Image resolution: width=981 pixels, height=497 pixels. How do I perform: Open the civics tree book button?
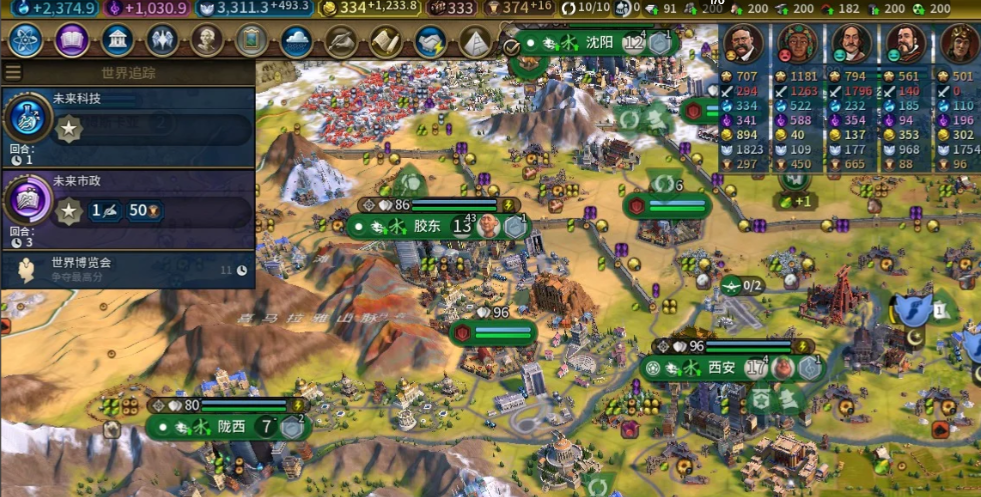point(71,41)
